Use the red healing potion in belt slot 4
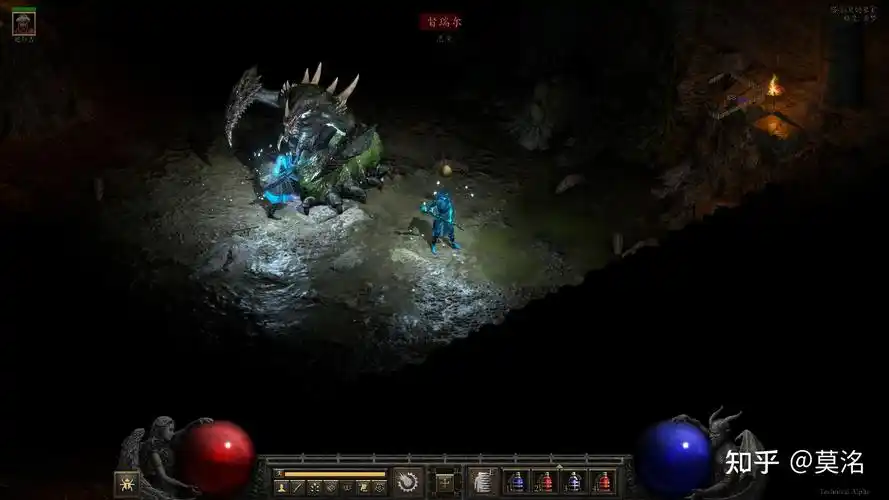 click(x=603, y=482)
